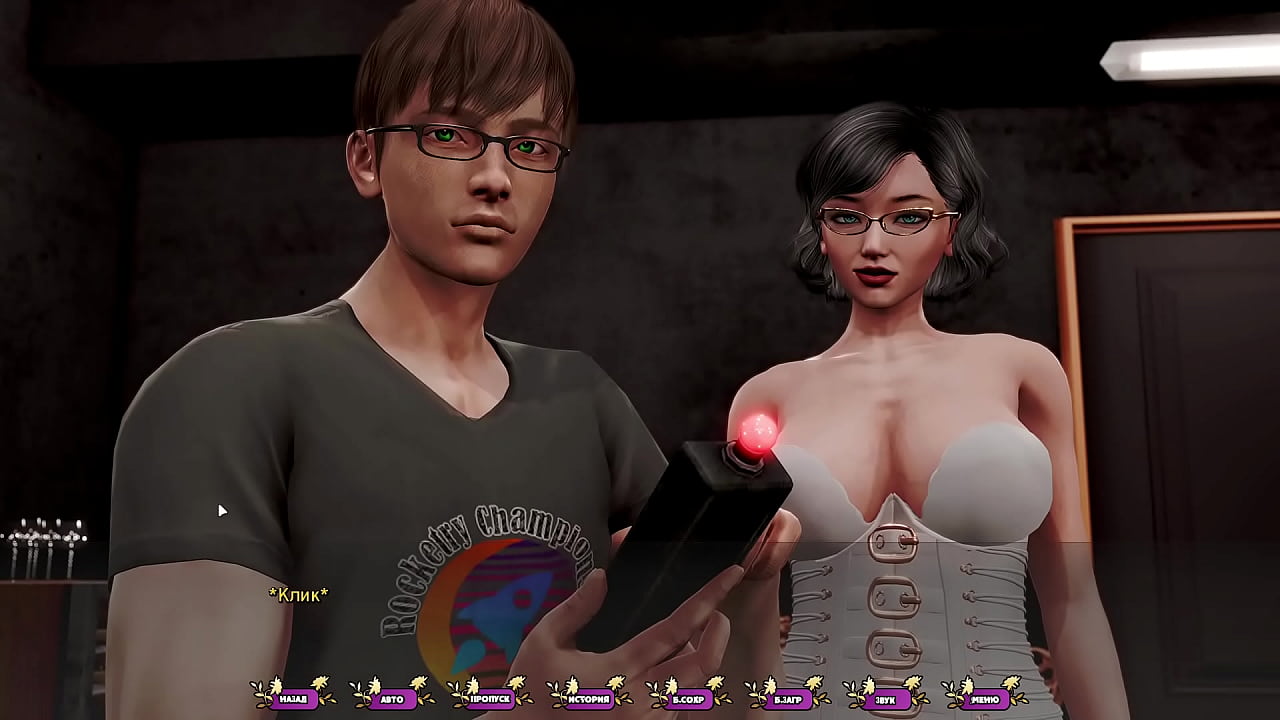Quick save with the Б.СОХР button

tap(688, 699)
